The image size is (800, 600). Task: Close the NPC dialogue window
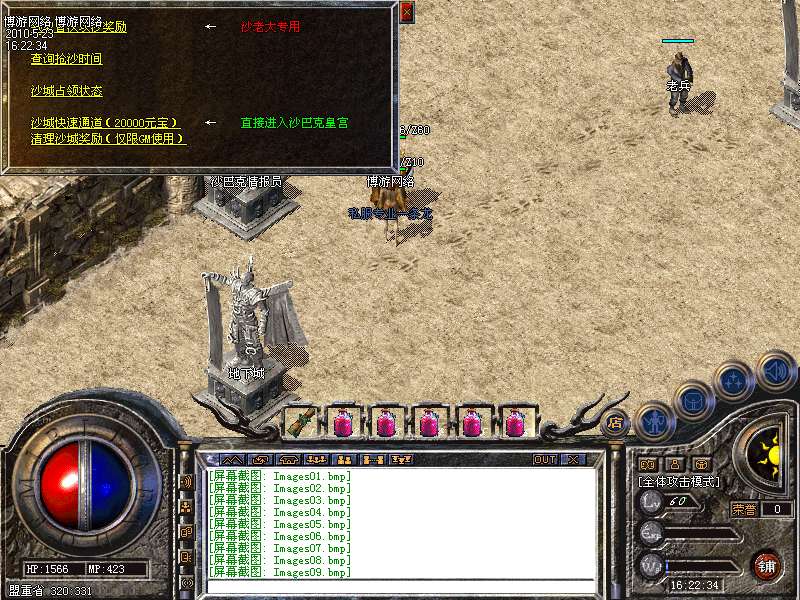[x=406, y=13]
